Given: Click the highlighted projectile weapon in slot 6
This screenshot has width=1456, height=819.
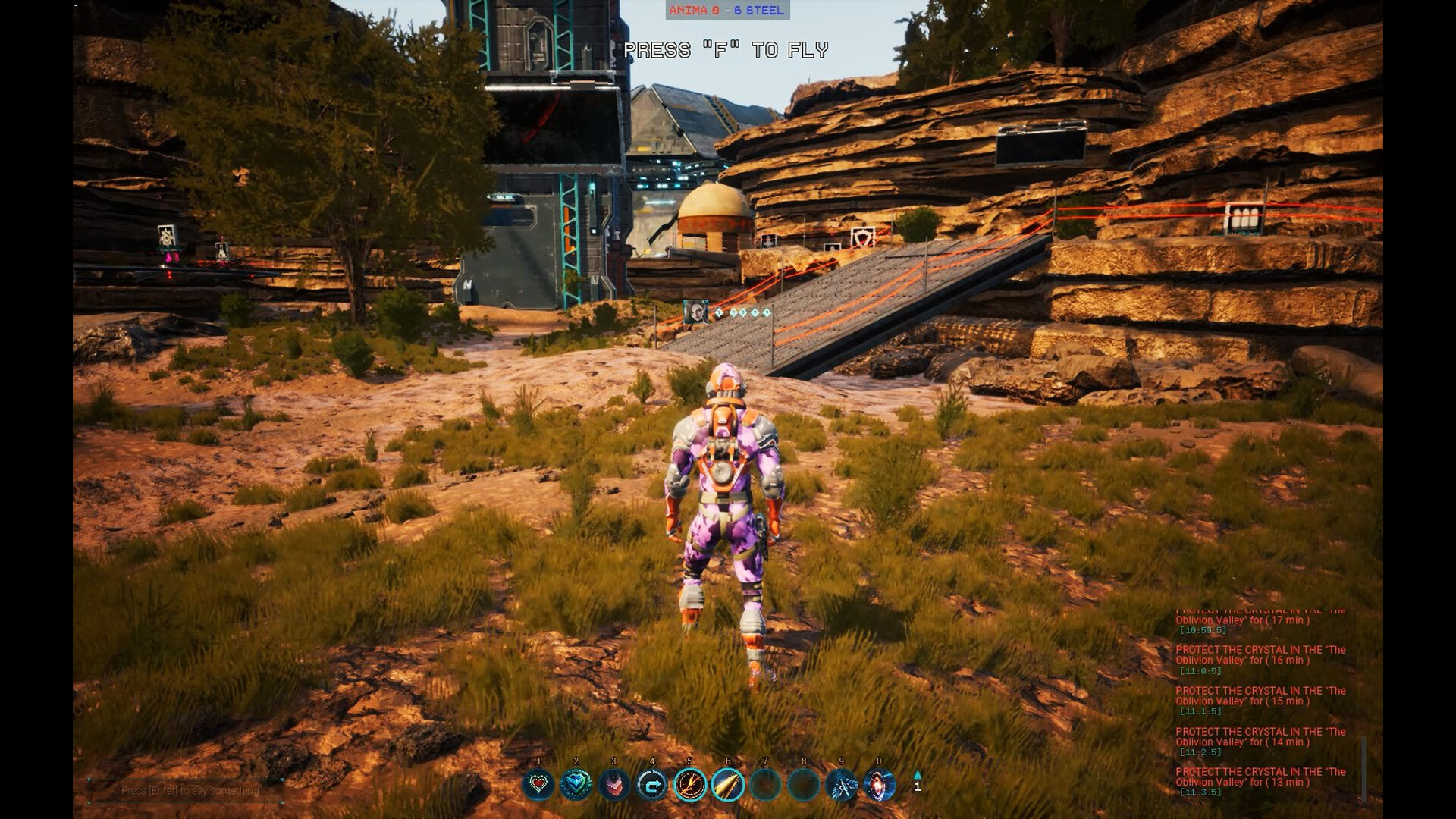Looking at the screenshot, I should [728, 786].
